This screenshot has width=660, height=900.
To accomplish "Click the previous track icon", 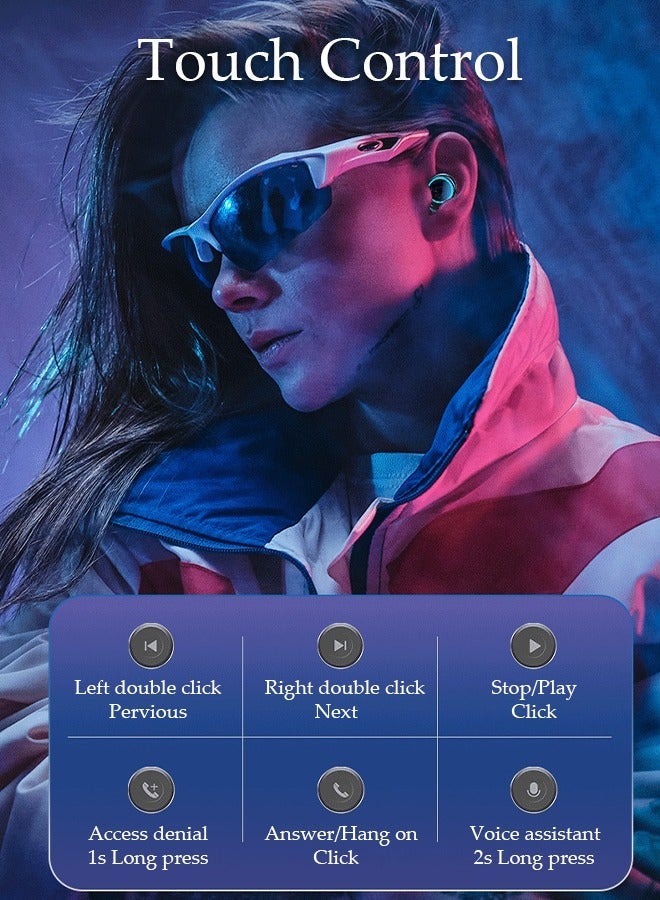I will coord(151,646).
